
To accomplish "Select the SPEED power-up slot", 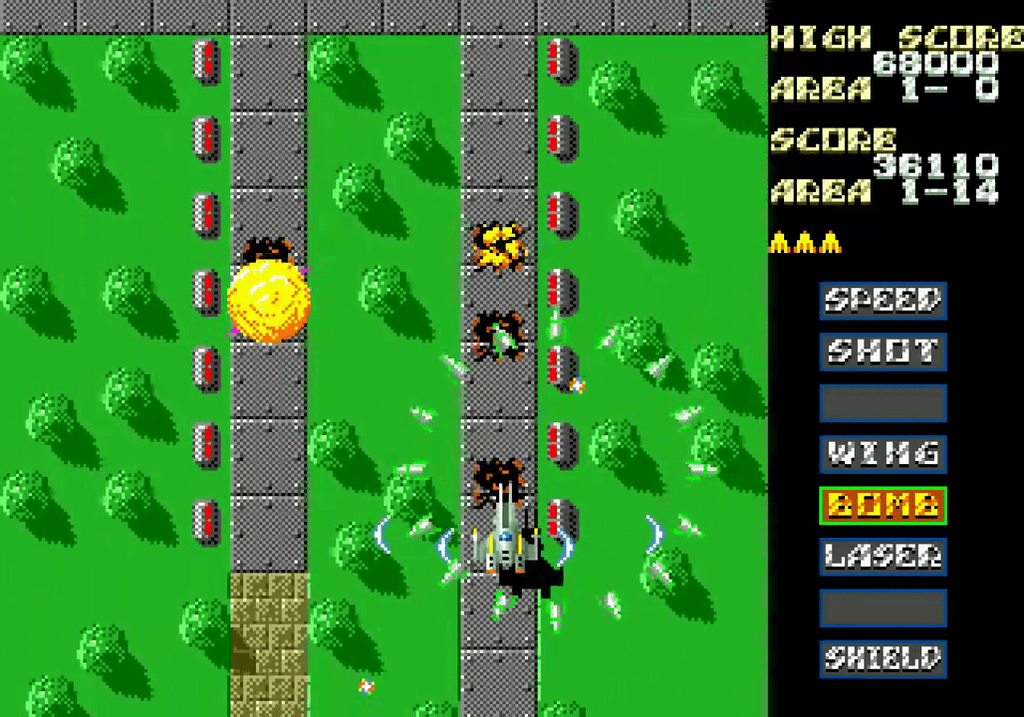I will tap(882, 300).
